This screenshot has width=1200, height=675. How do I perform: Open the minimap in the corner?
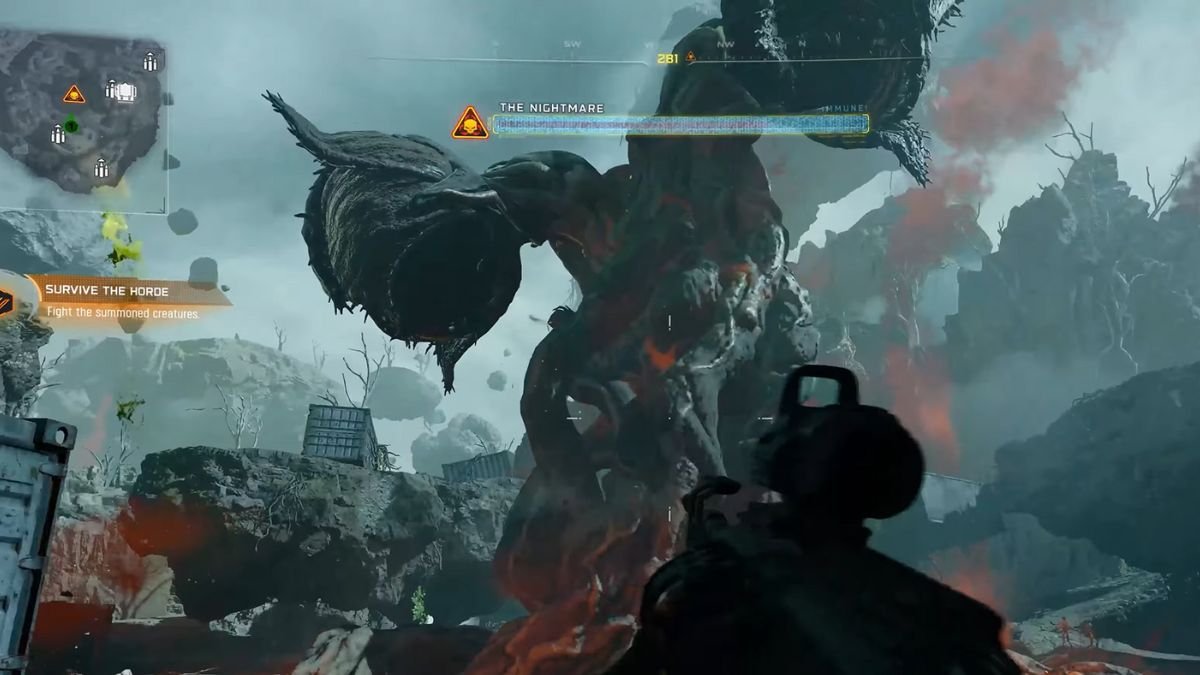click(82, 120)
